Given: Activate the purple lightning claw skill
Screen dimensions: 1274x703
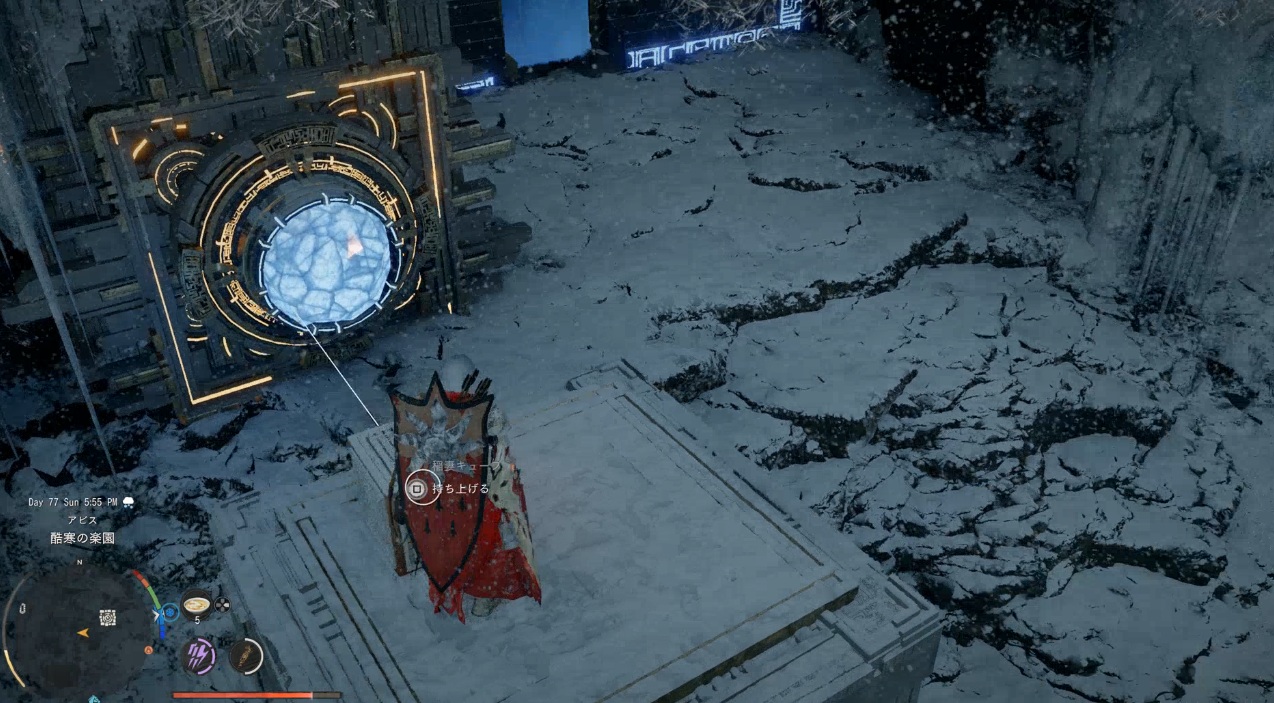Looking at the screenshot, I should 199,655.
